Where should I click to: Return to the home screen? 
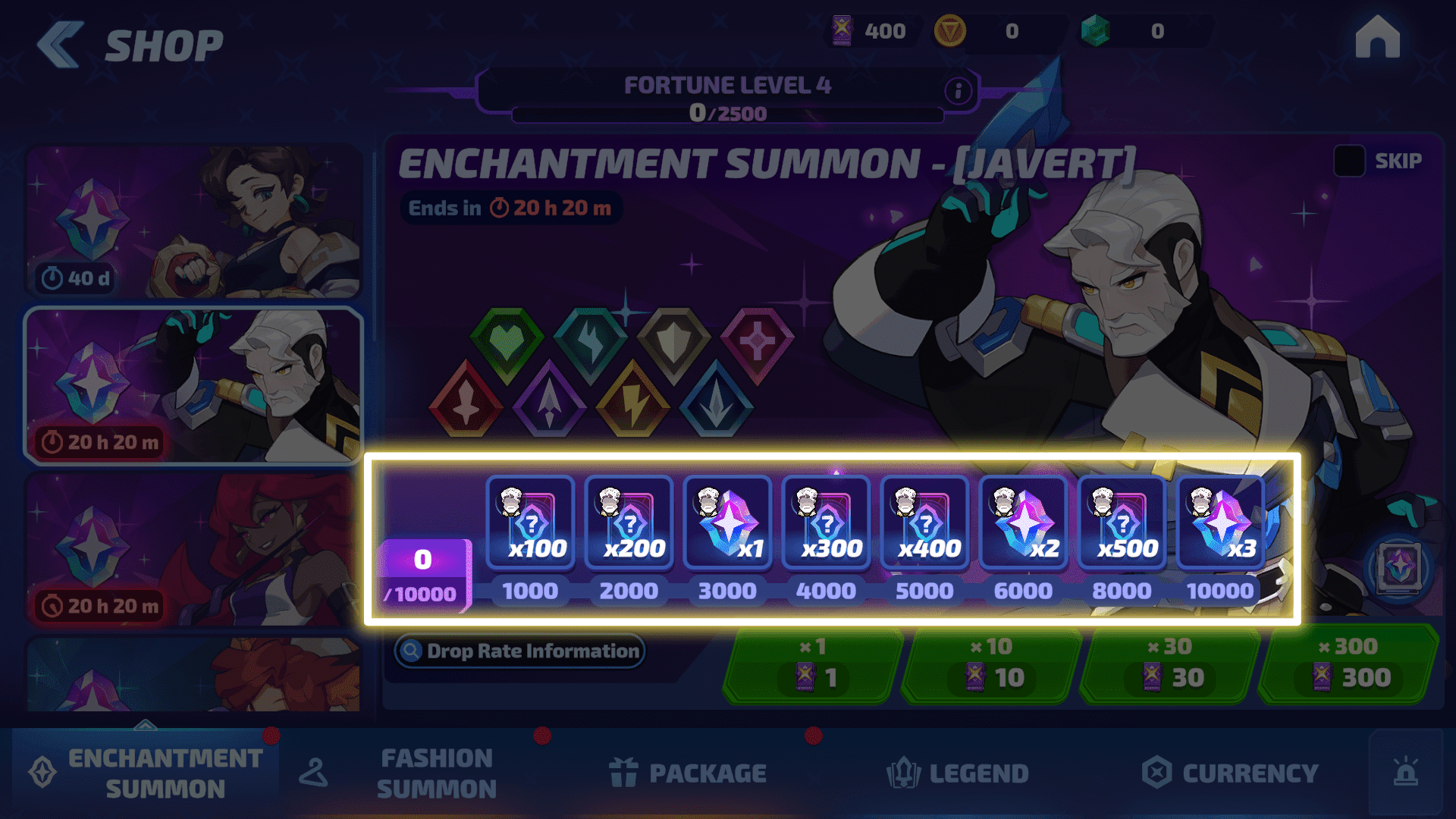(x=1377, y=38)
